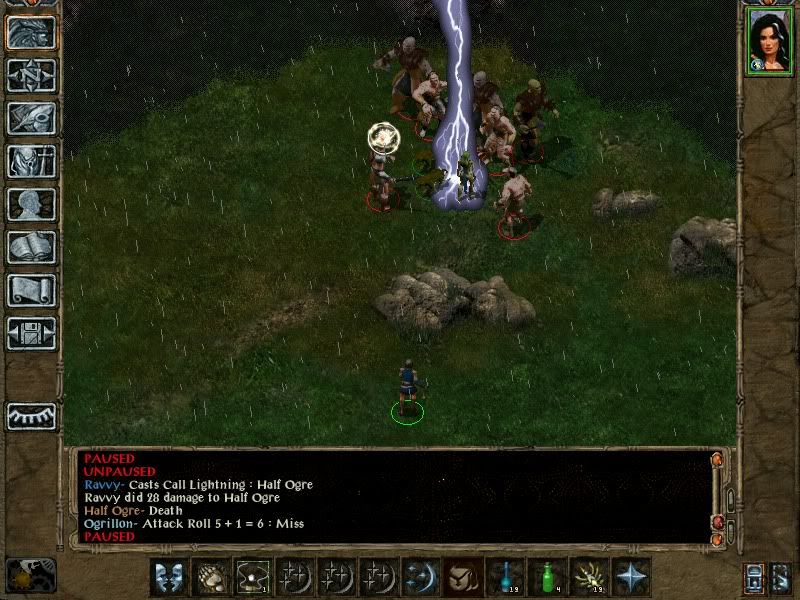The image size is (800, 600).
Task: Open the priest scroll button
Action: 30,290
